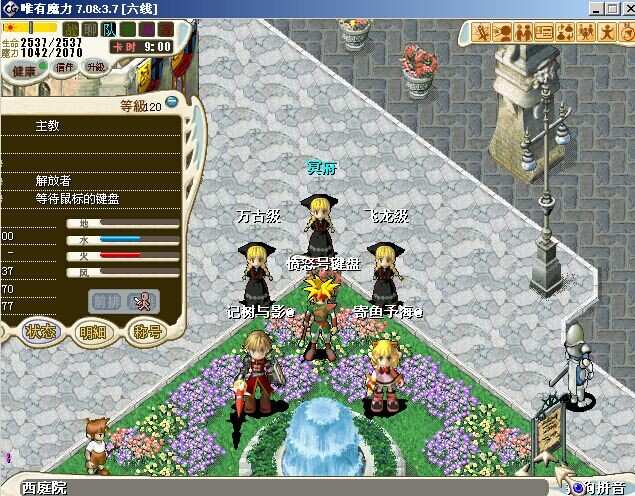This screenshot has height=496, width=635.
Task: Switch to the 明細 details tab
Action: (x=94, y=332)
